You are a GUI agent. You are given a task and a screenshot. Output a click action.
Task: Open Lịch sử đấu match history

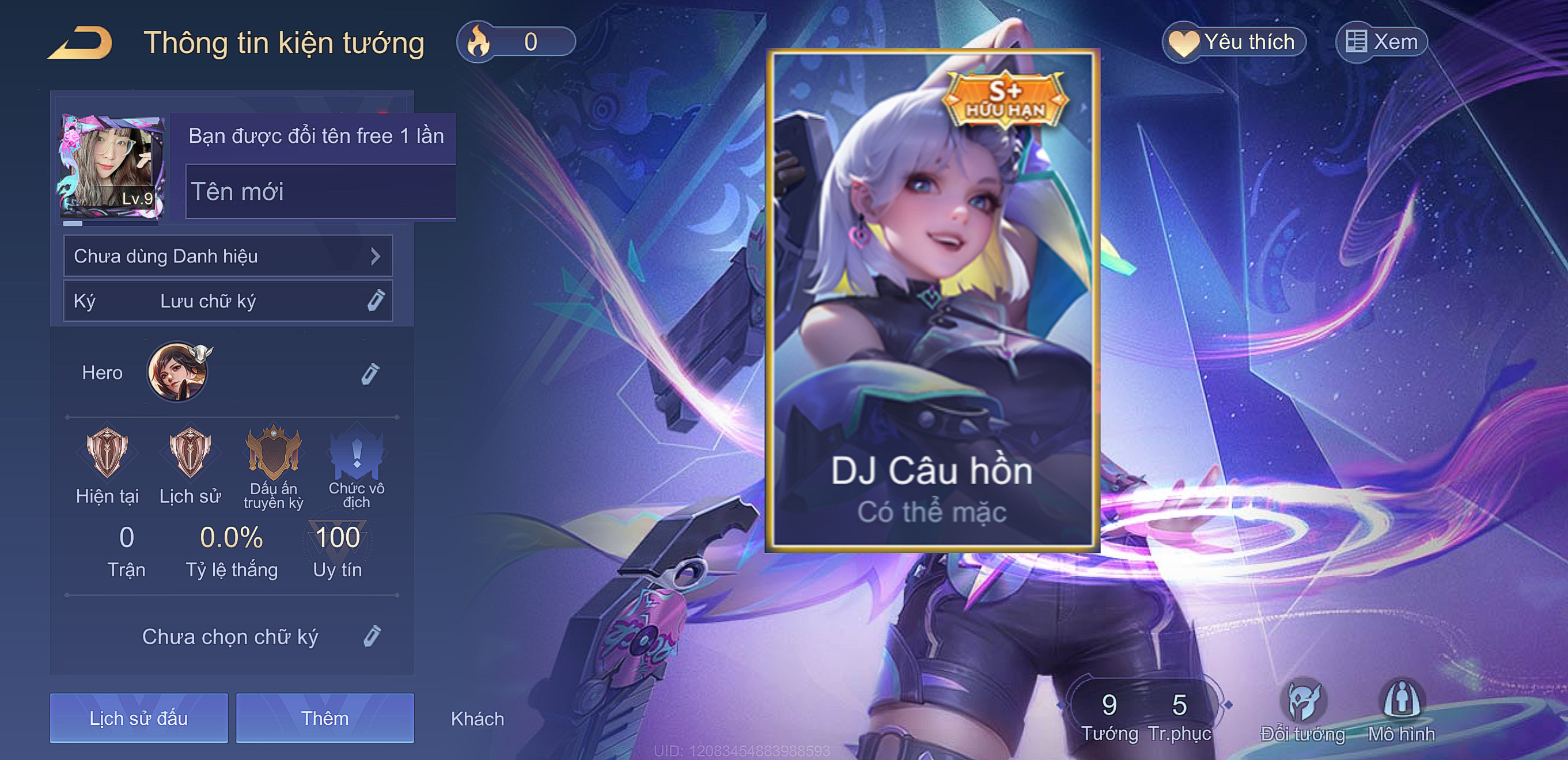[x=139, y=718]
